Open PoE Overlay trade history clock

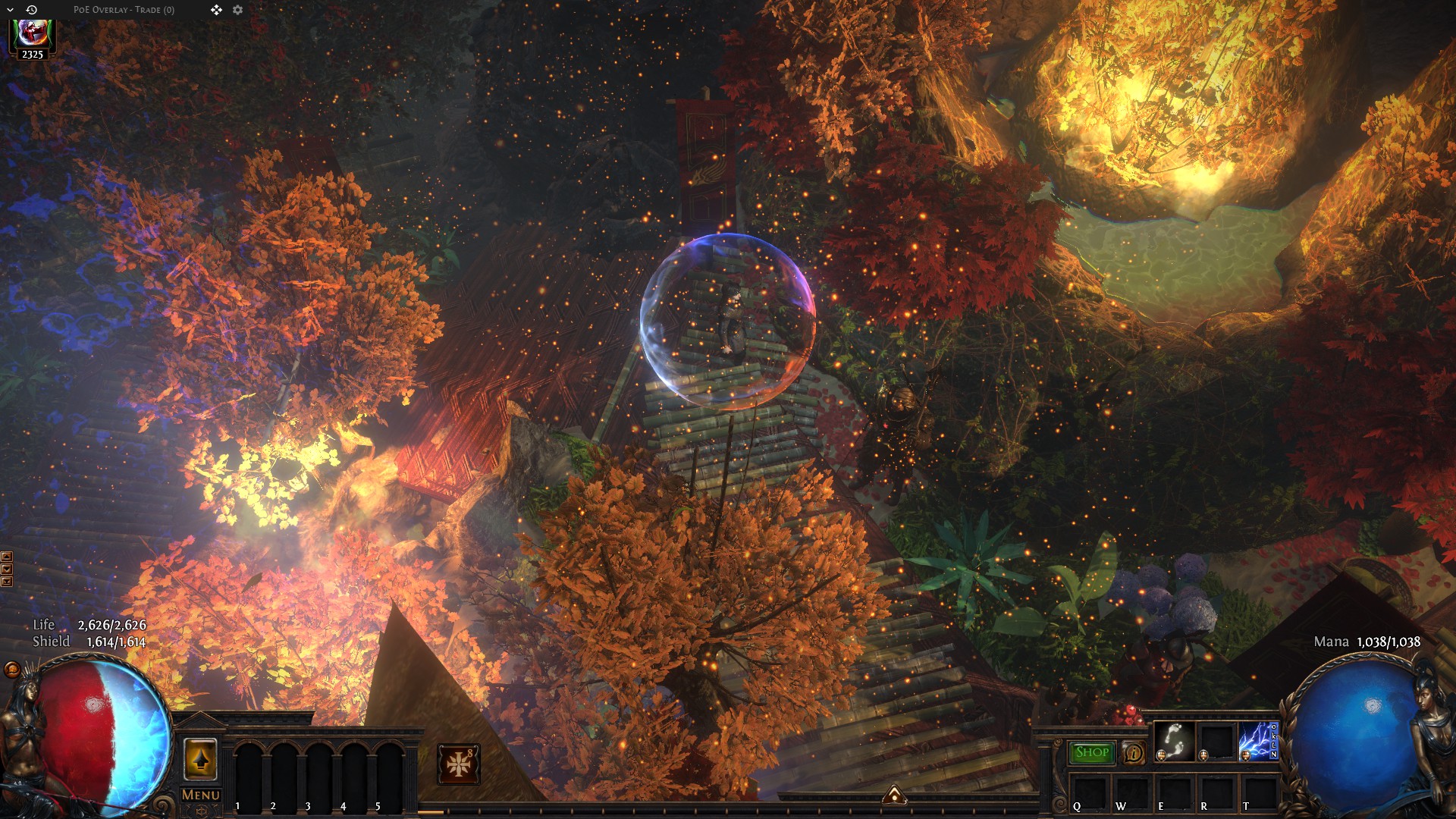(x=32, y=10)
